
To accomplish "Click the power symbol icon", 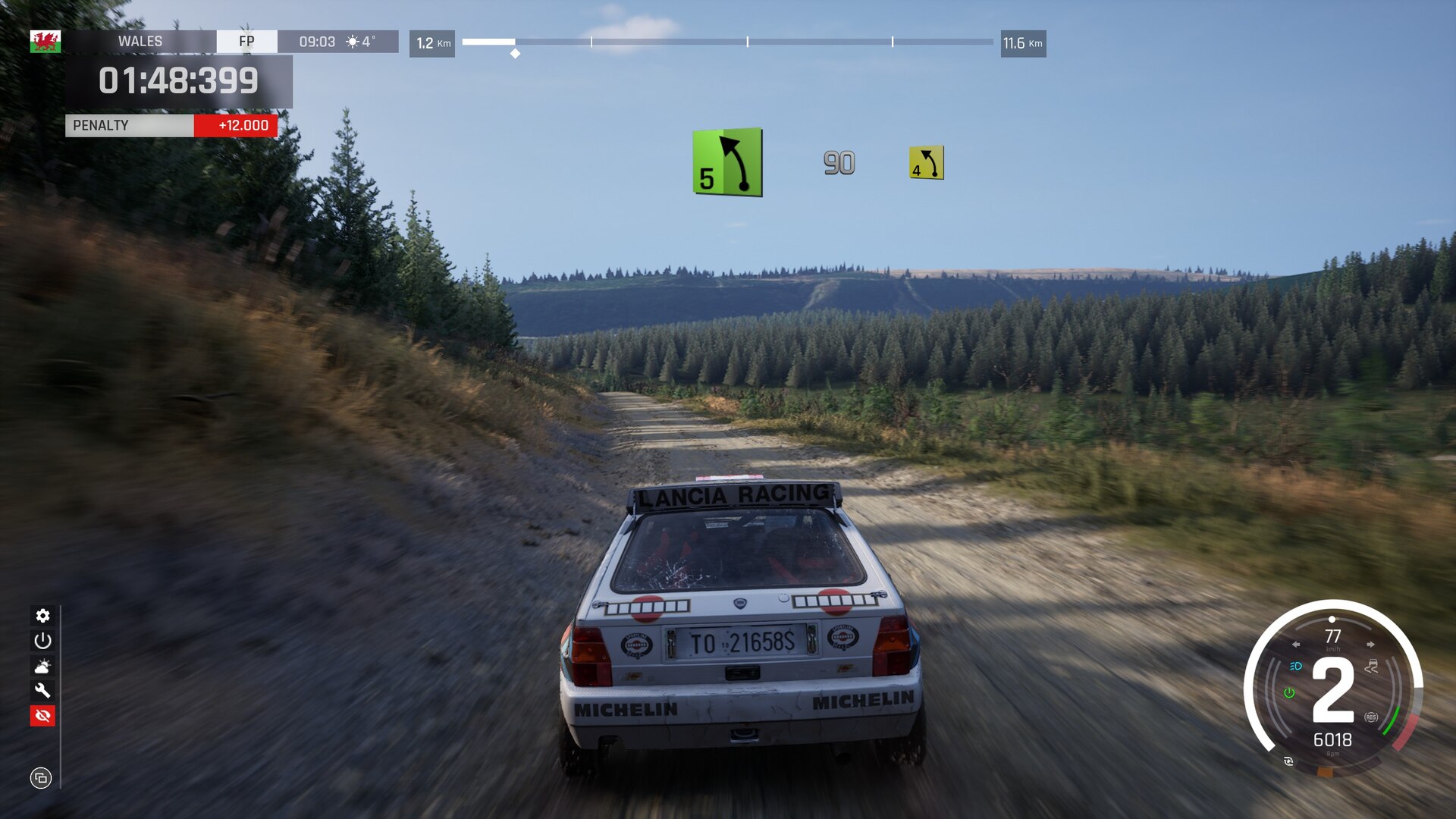I will pyautogui.click(x=42, y=641).
